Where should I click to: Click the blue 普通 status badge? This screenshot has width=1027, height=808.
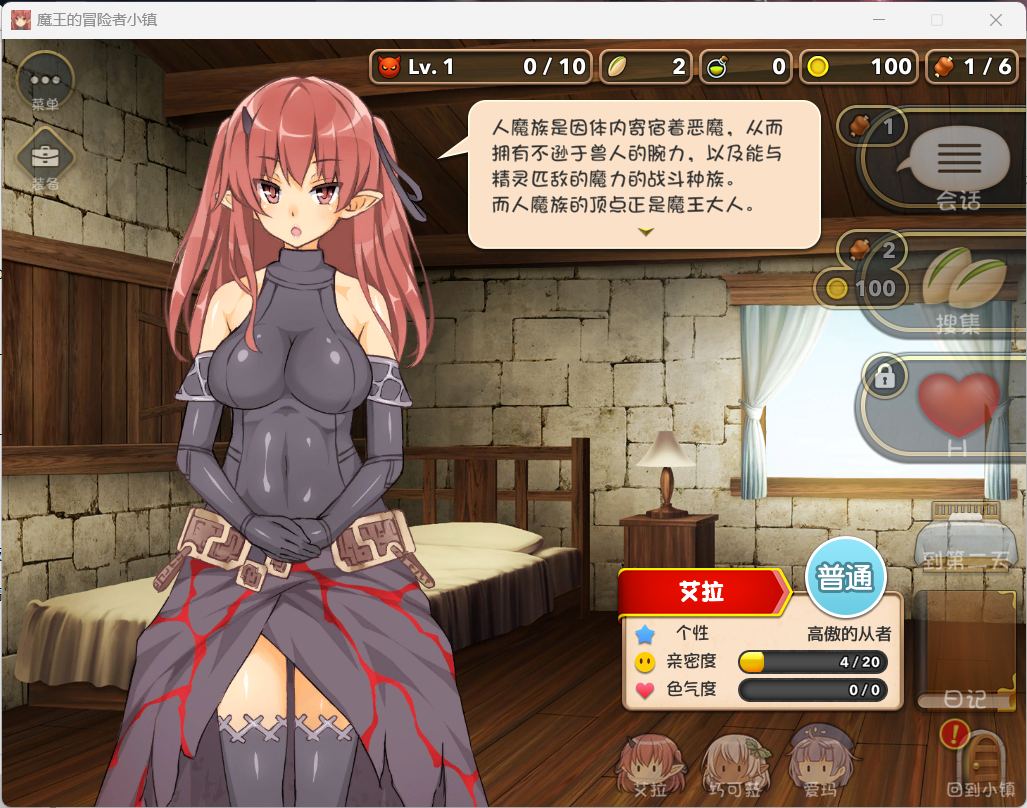point(846,578)
